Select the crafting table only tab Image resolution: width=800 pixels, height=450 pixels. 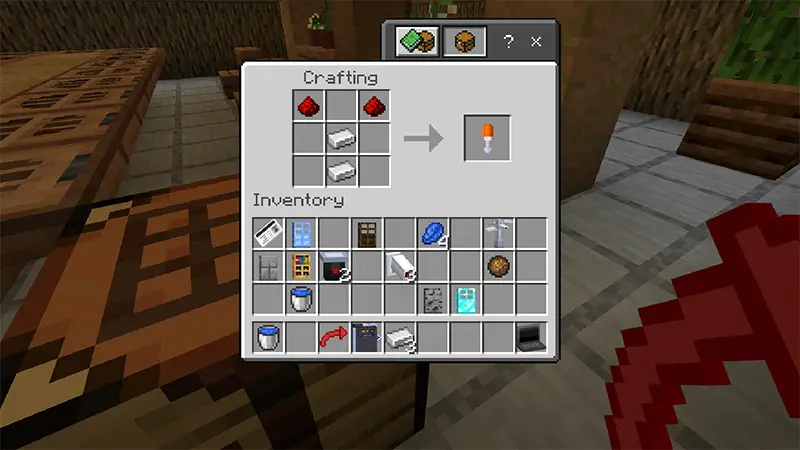point(467,42)
